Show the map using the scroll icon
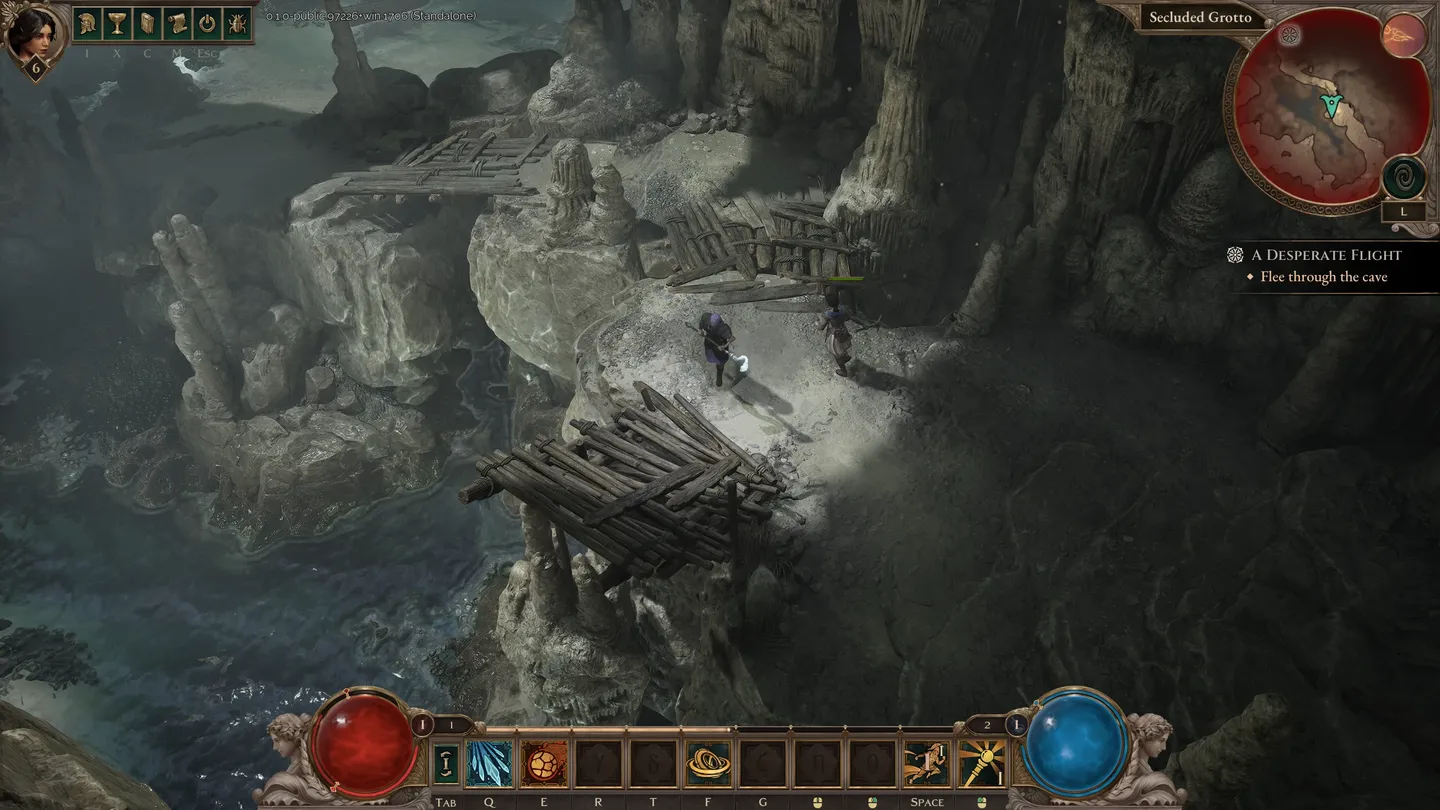Viewport: 1440px width, 810px height. pos(177,24)
